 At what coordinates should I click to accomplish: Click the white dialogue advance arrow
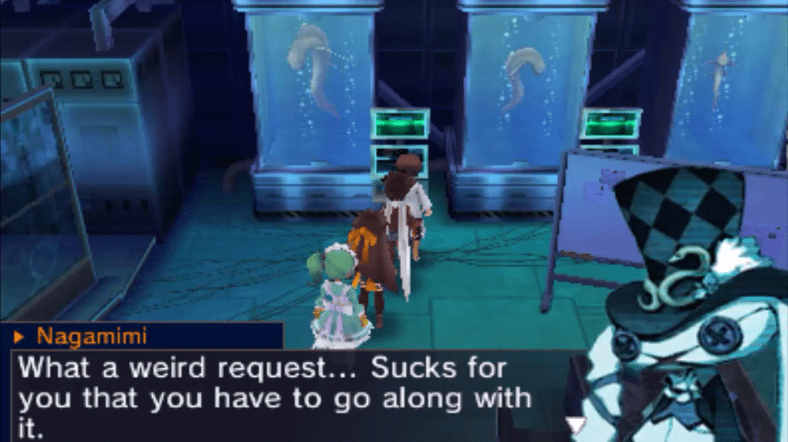[x=575, y=425]
